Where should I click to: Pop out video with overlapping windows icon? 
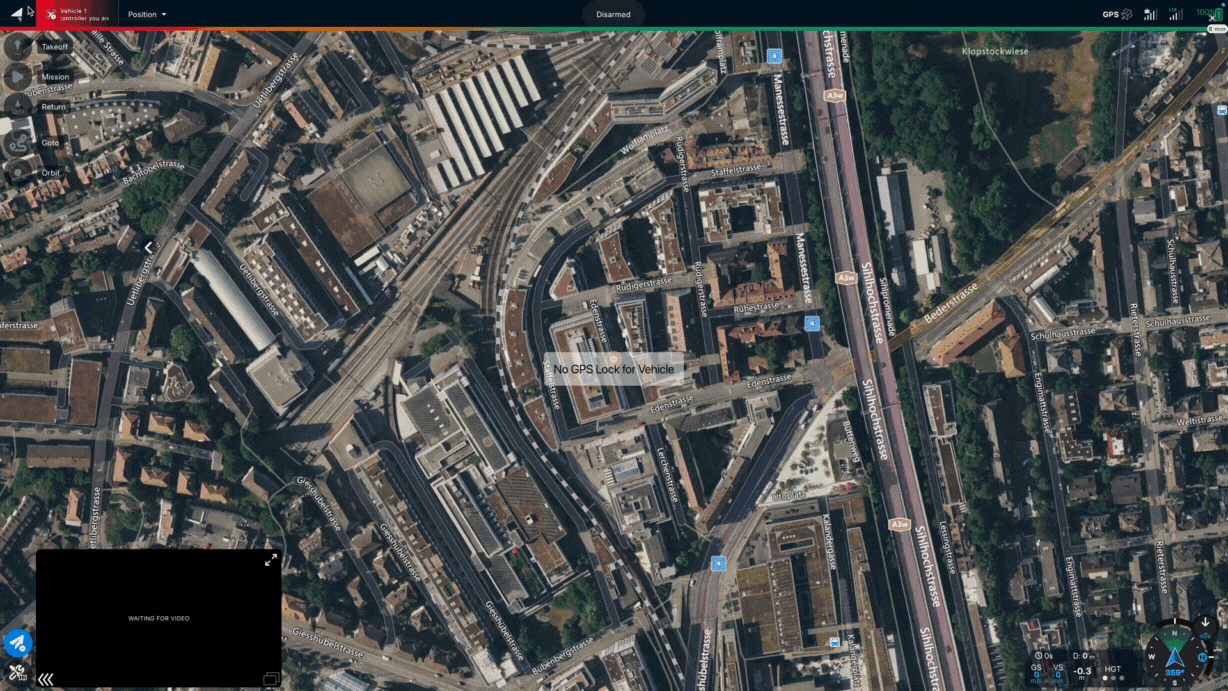pos(270,679)
